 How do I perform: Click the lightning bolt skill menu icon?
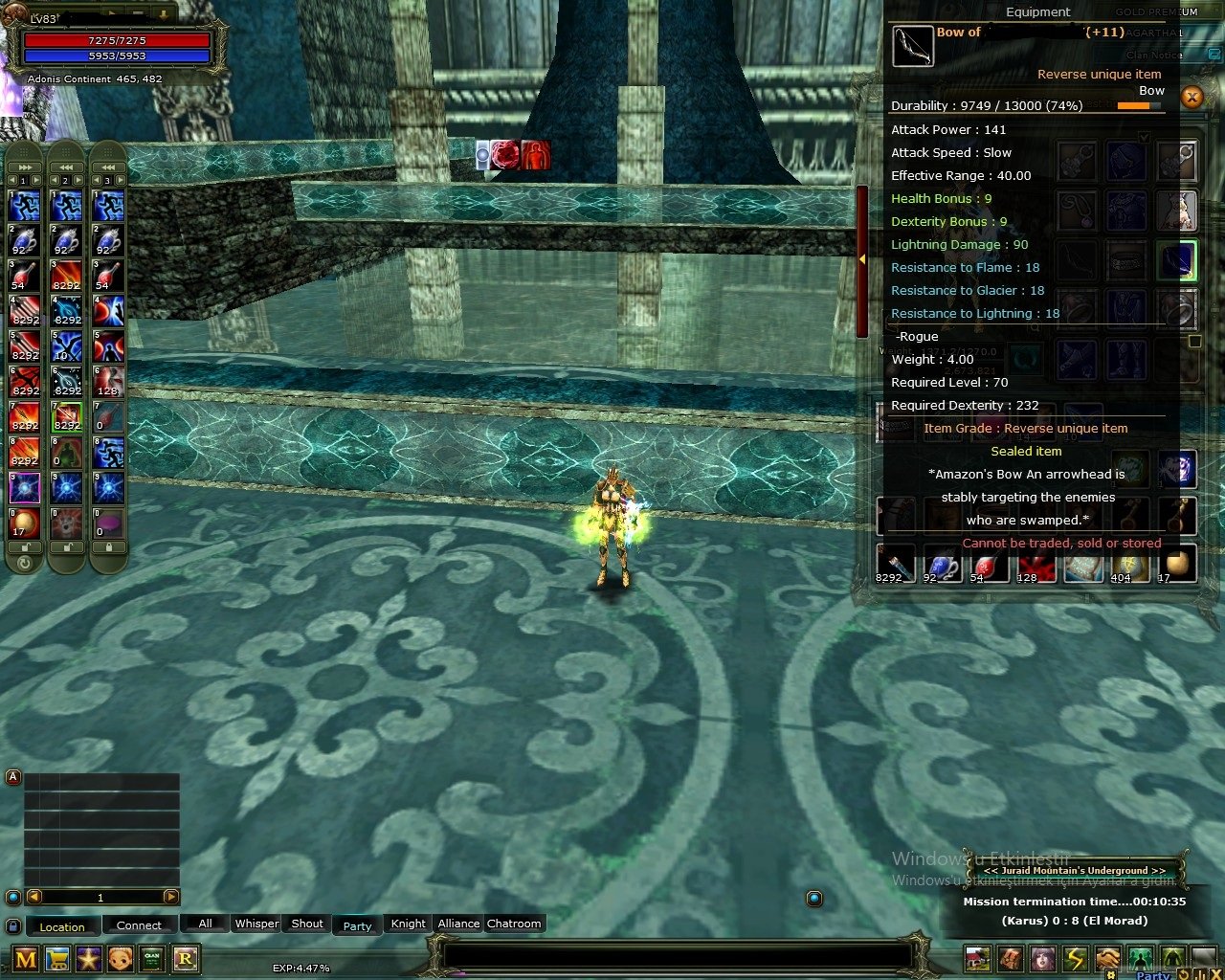click(1076, 959)
